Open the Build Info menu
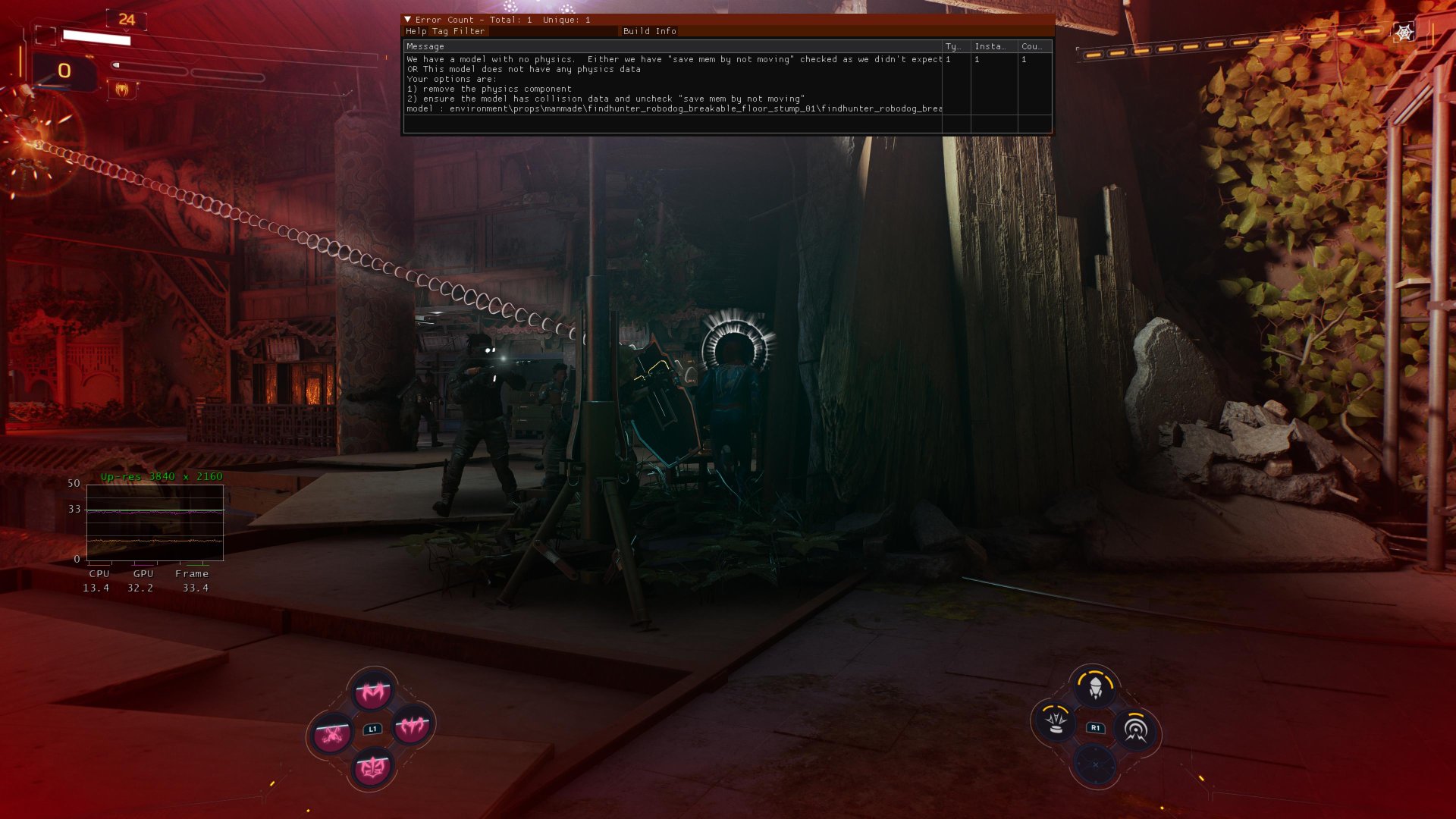Viewport: 1456px width, 819px height. coord(649,31)
